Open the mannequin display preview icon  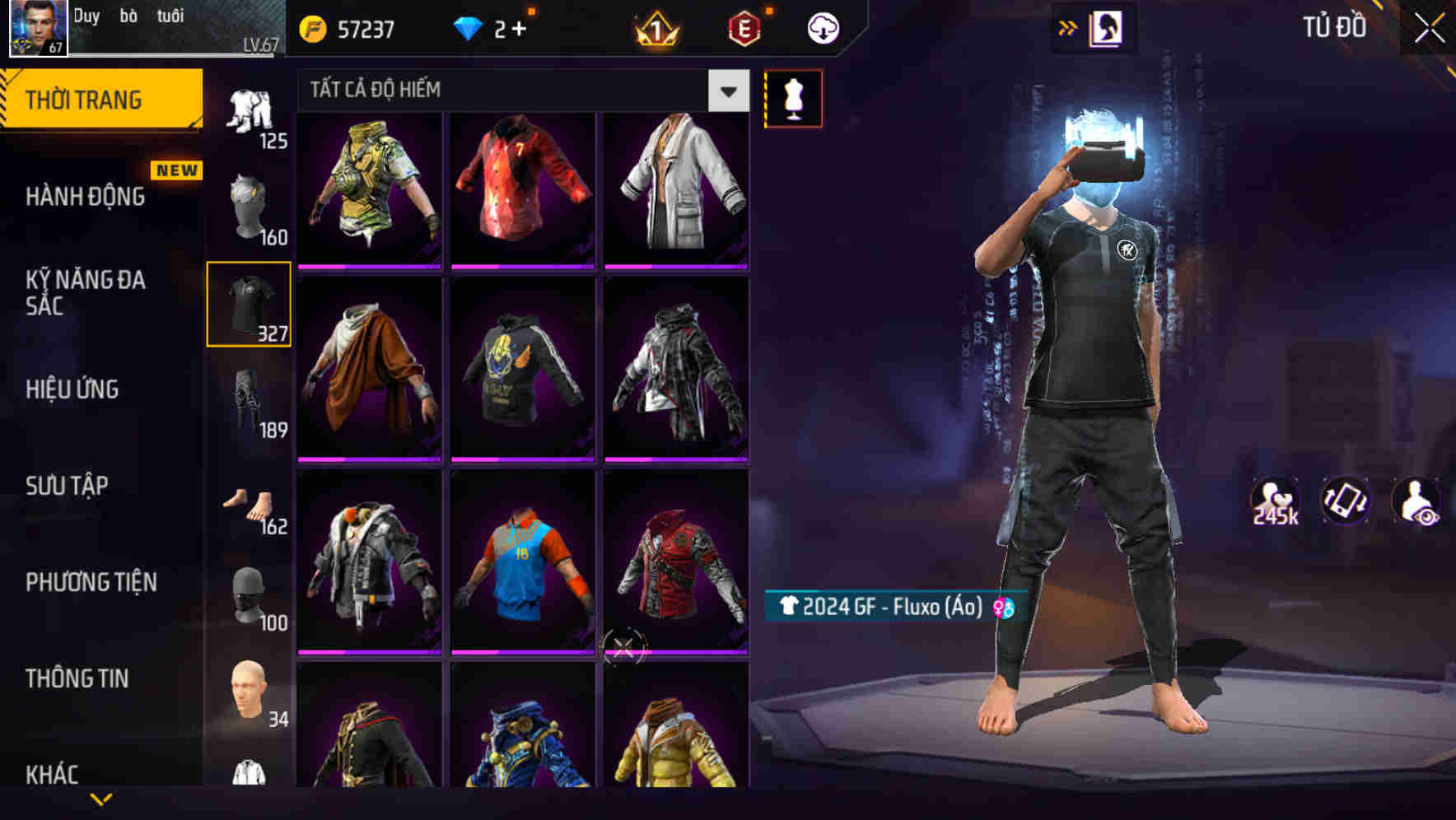point(793,97)
